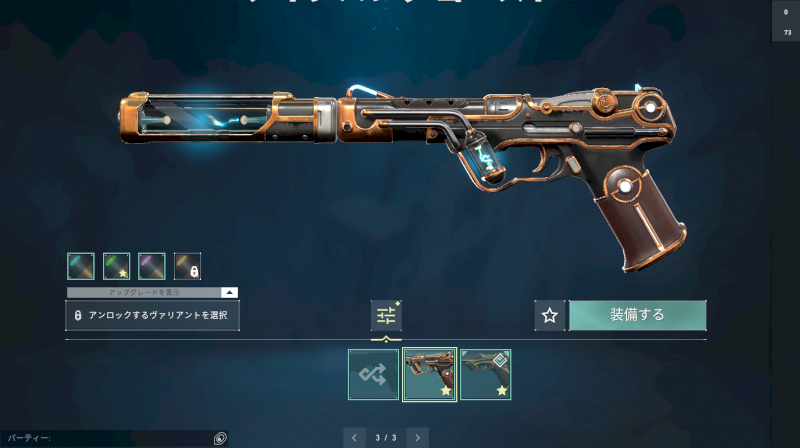Go to the previous skin page
The width and height of the screenshot is (800, 448).
pos(354,438)
